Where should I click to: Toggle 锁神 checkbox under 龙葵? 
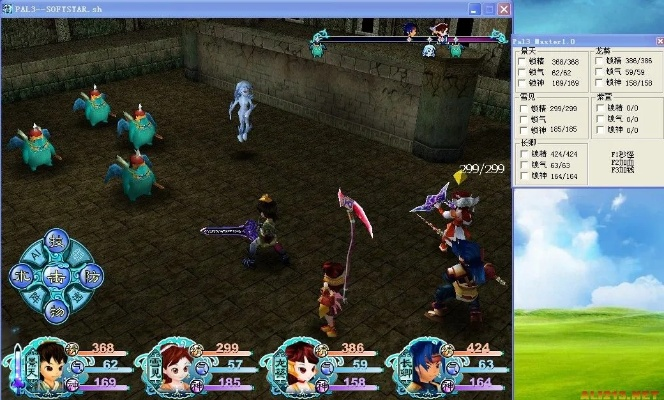tap(598, 83)
